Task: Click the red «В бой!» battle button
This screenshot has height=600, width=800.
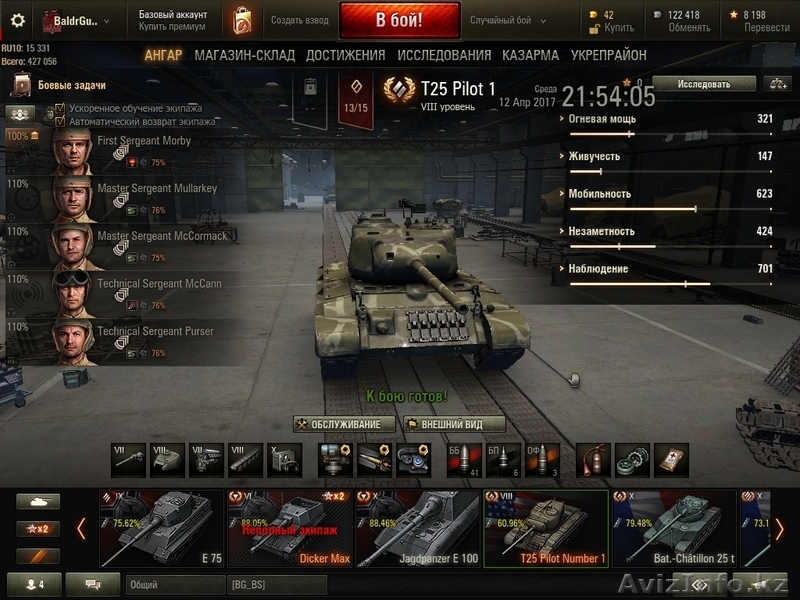Action: 399,20
